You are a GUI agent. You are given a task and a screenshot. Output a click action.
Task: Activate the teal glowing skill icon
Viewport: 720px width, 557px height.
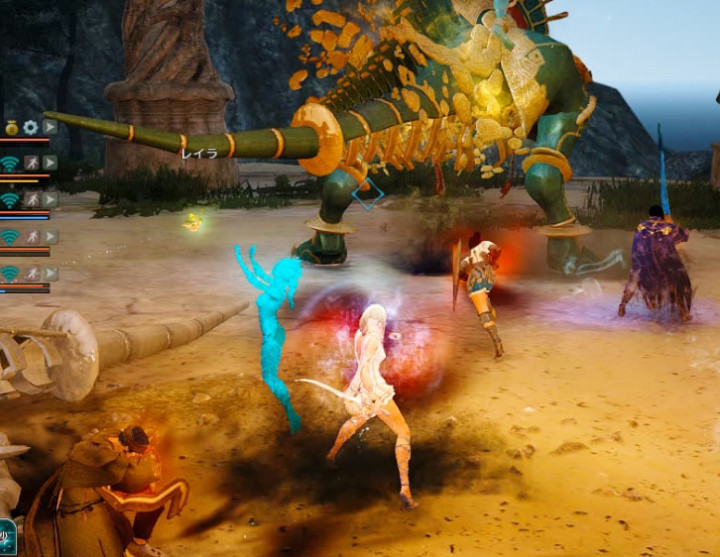pos(6,535)
